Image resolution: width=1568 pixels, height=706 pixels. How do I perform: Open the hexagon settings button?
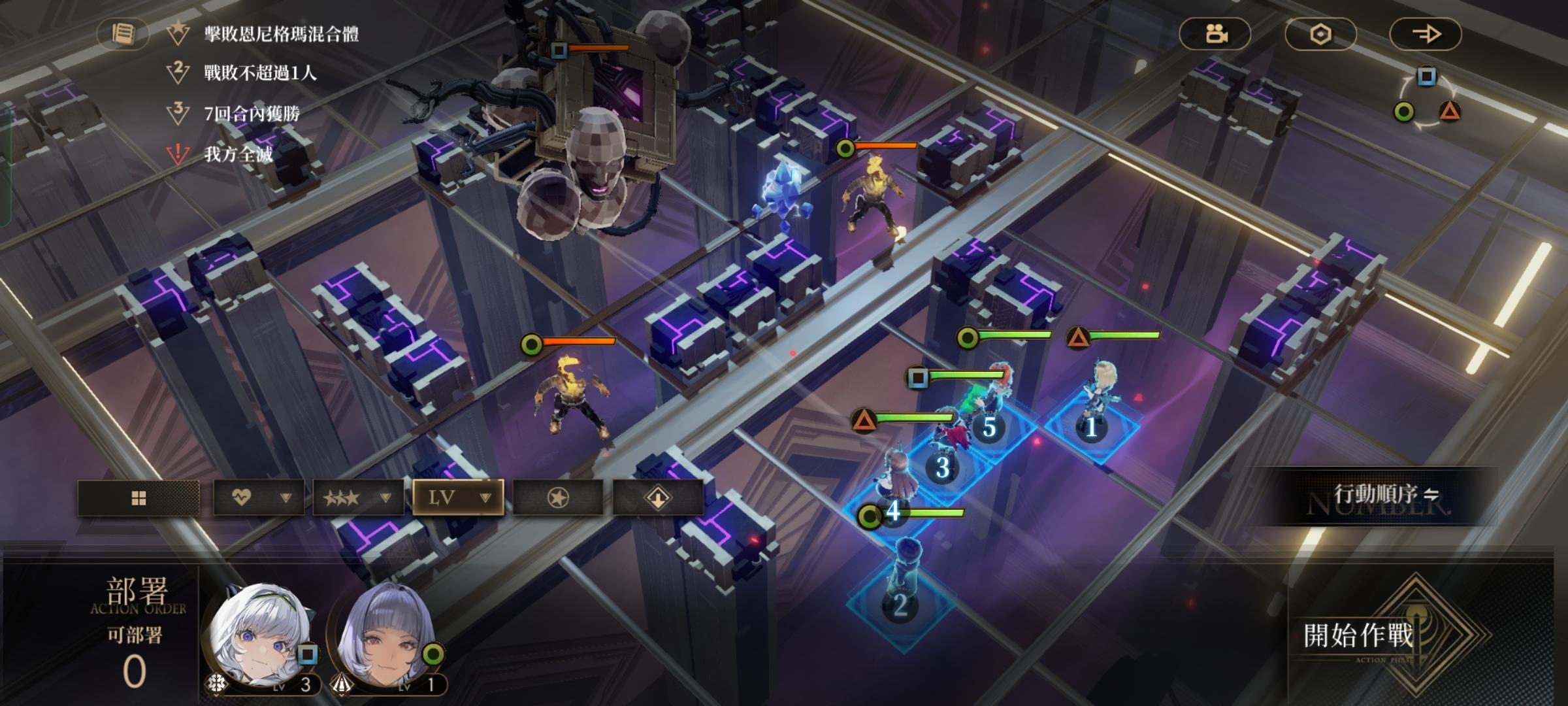(1320, 34)
